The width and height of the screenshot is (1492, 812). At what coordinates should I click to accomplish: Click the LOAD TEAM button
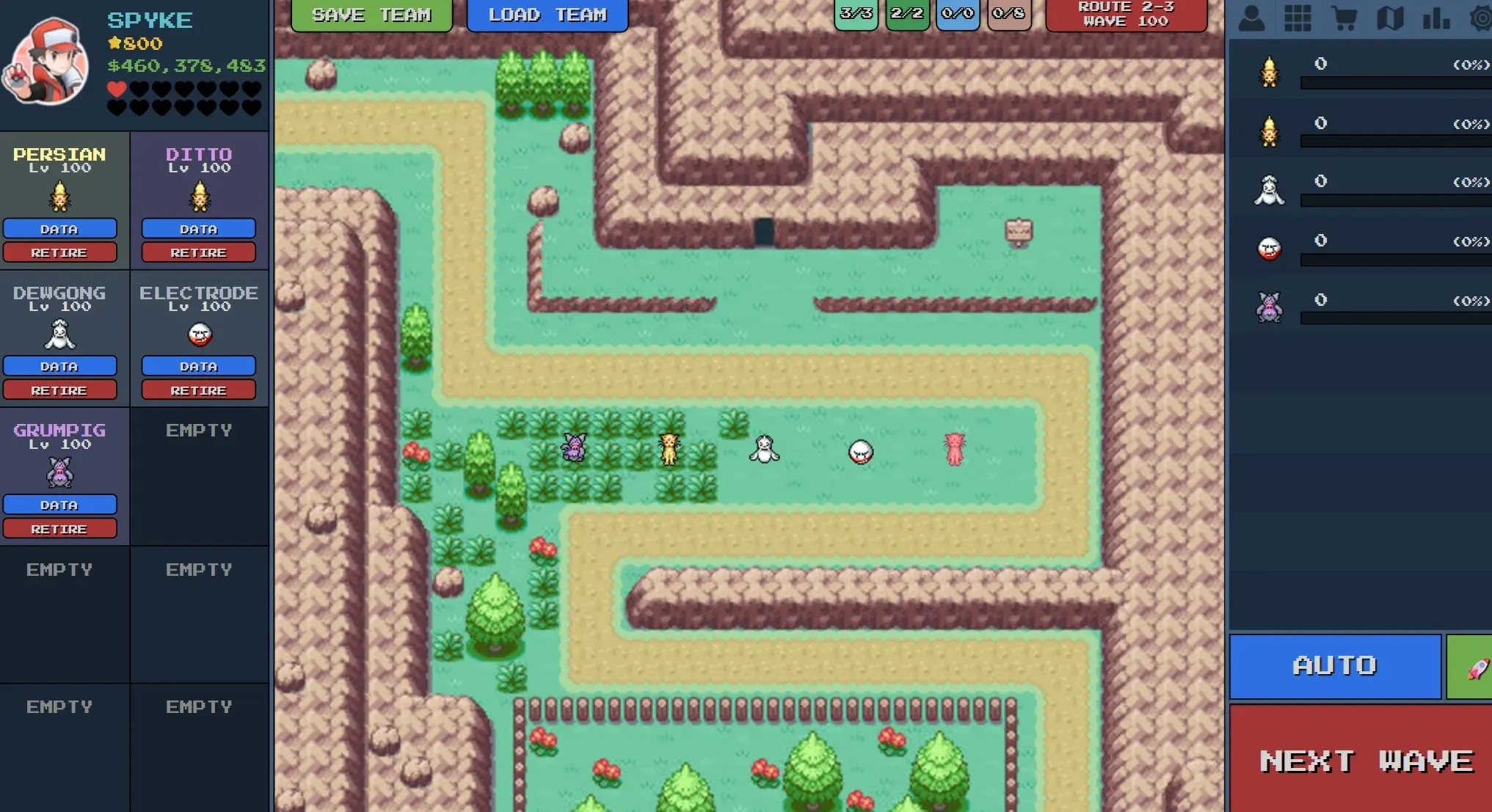547,15
